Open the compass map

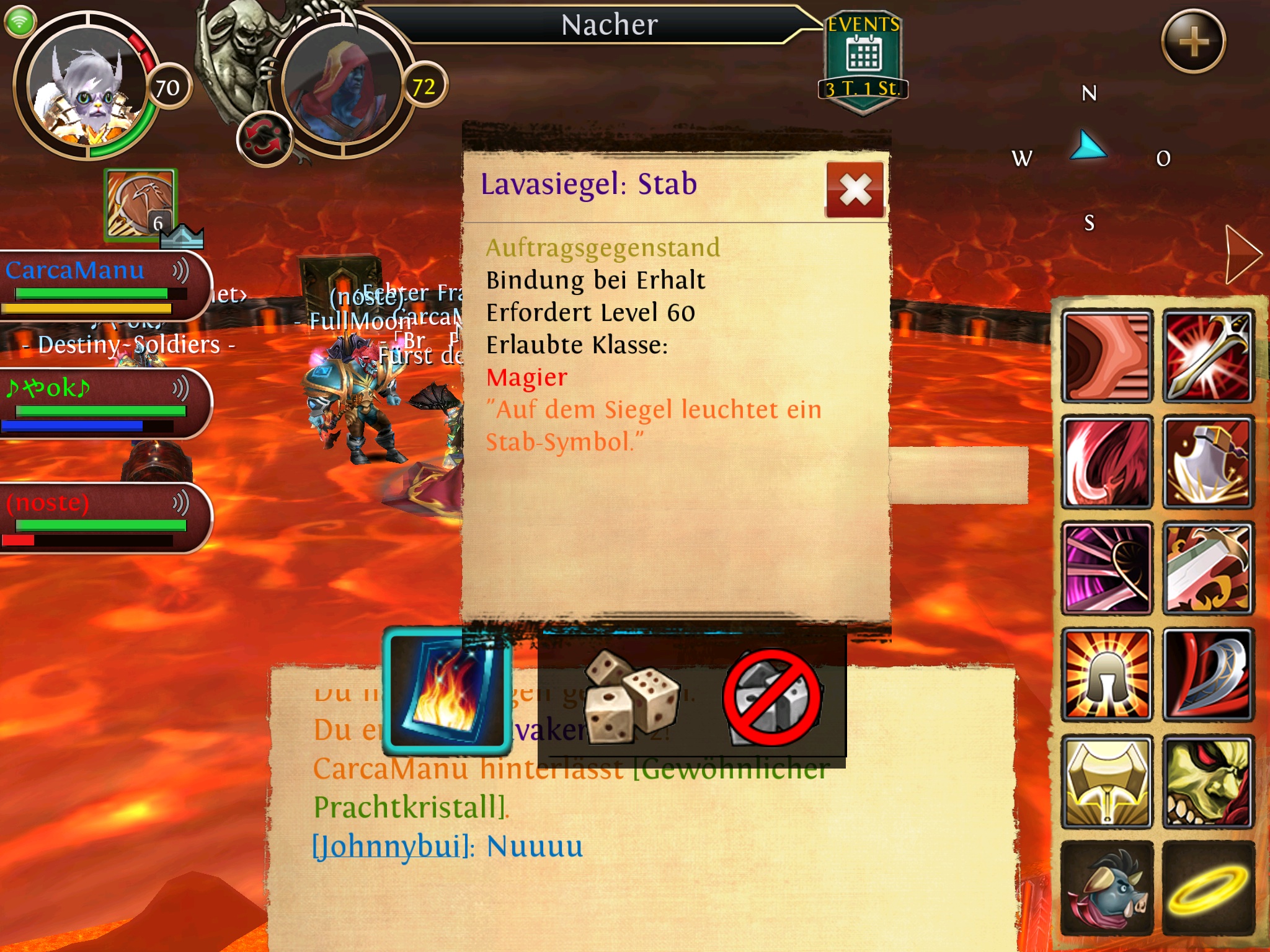[1090, 155]
